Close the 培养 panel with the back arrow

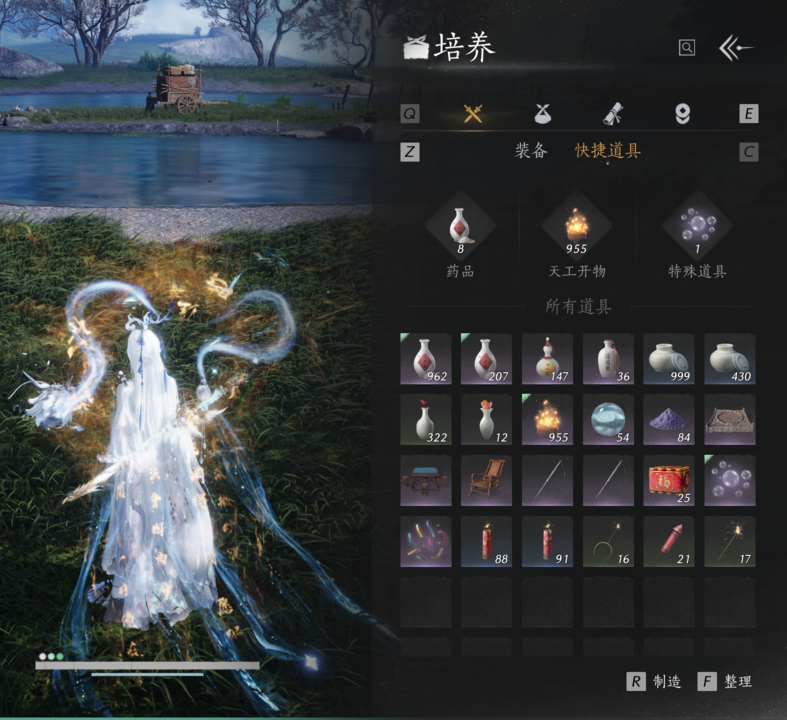(736, 48)
